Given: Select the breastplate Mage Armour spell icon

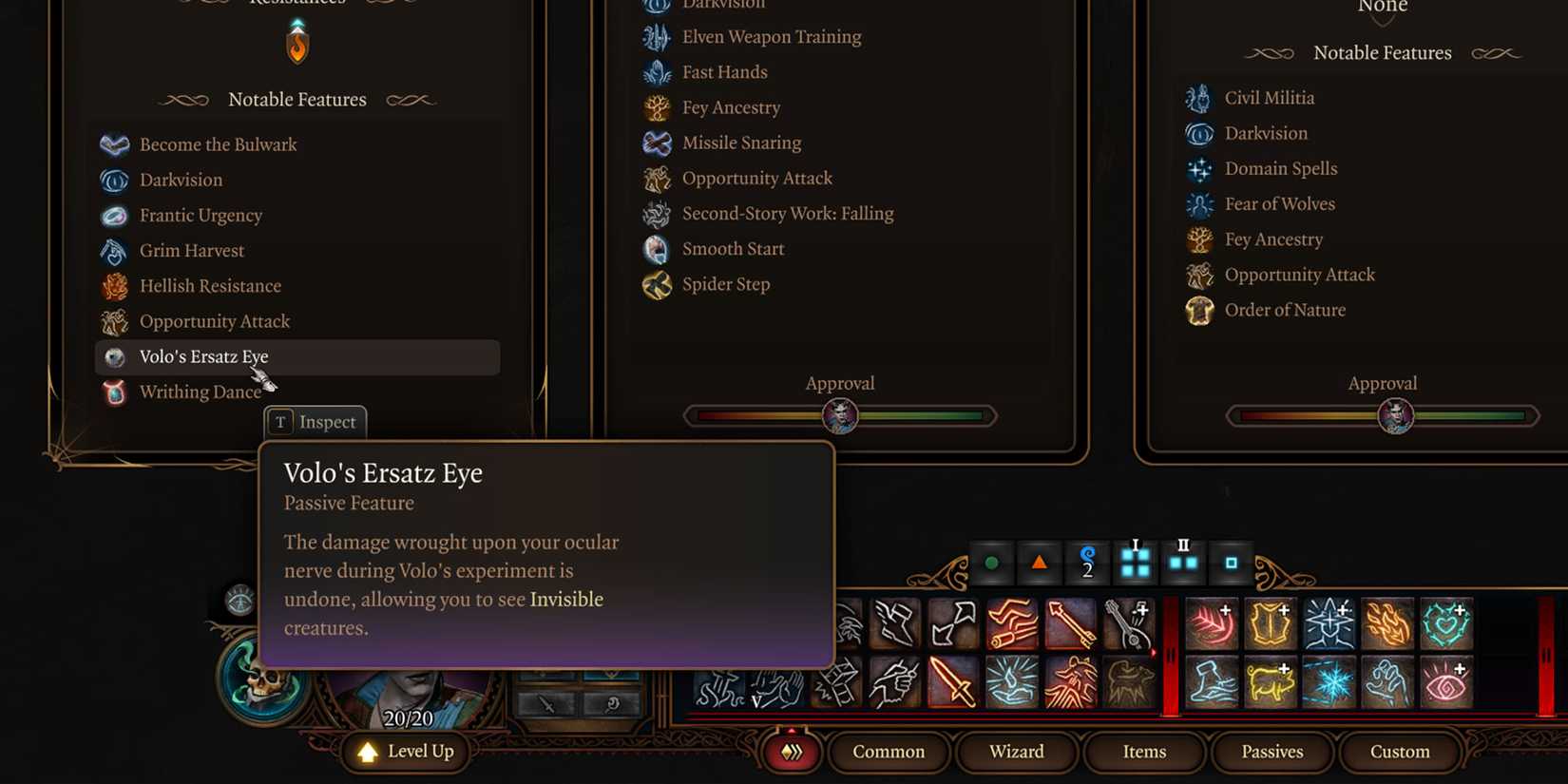Looking at the screenshot, I should [x=1272, y=623].
